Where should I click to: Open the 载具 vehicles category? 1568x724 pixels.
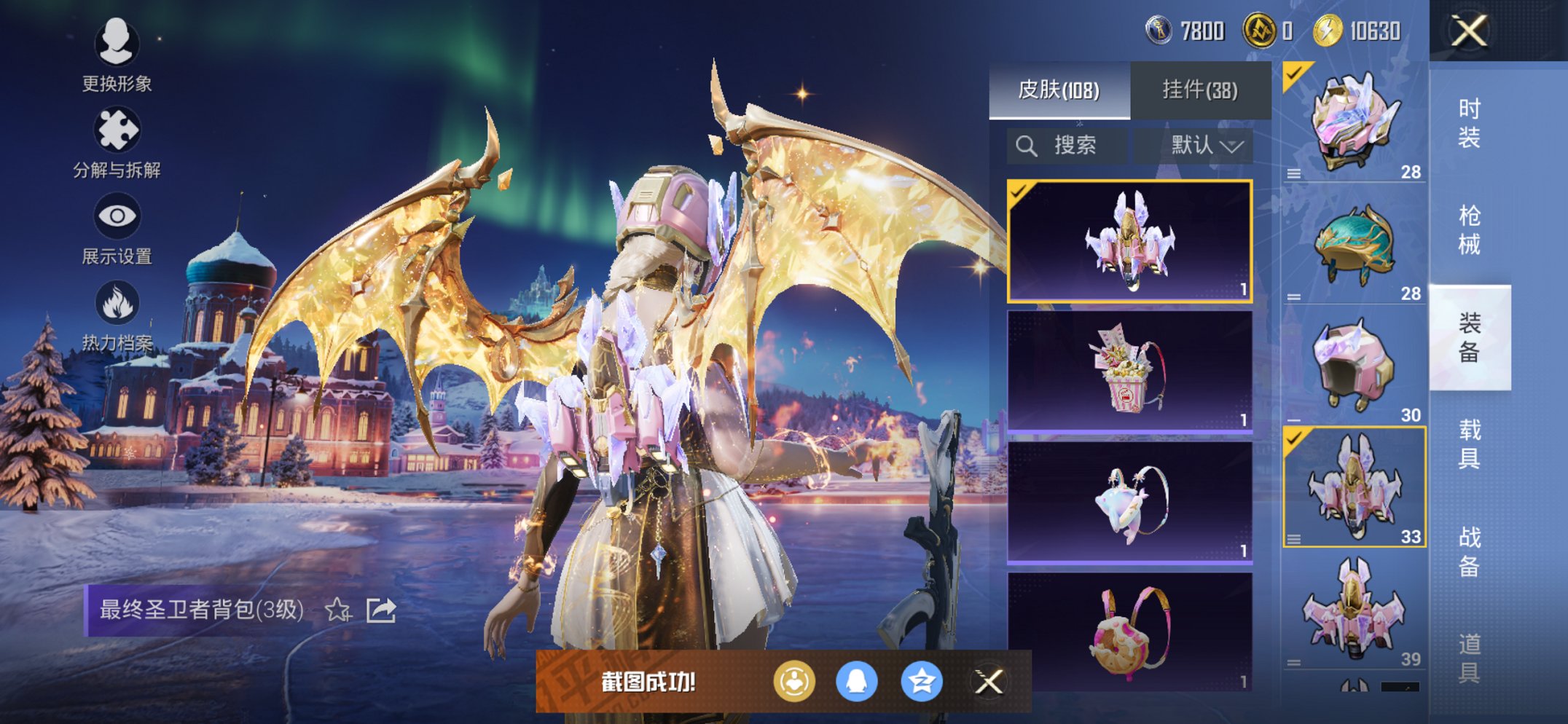click(1469, 444)
